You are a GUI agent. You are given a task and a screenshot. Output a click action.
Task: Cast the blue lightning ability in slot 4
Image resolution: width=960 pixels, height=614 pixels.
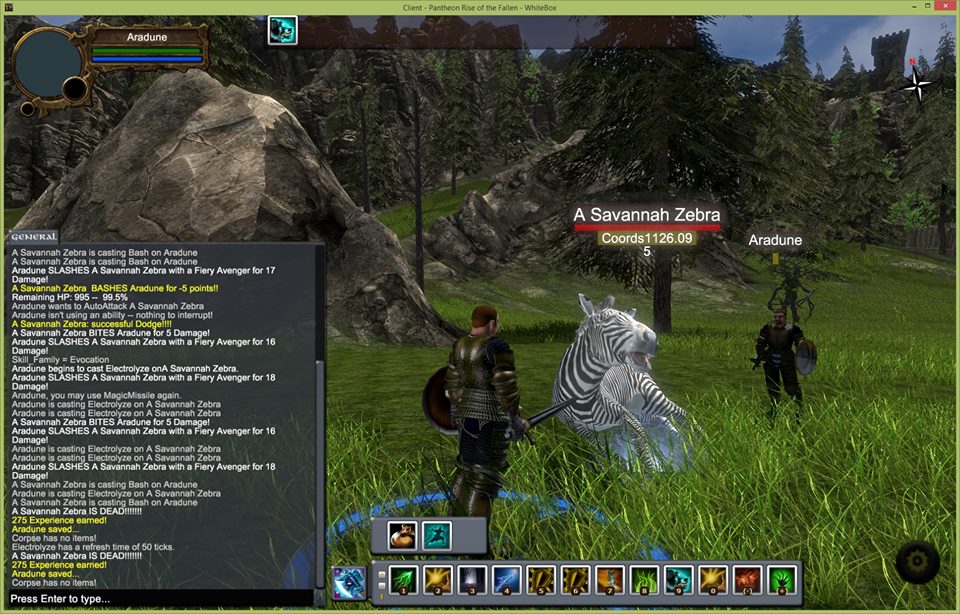click(x=506, y=579)
